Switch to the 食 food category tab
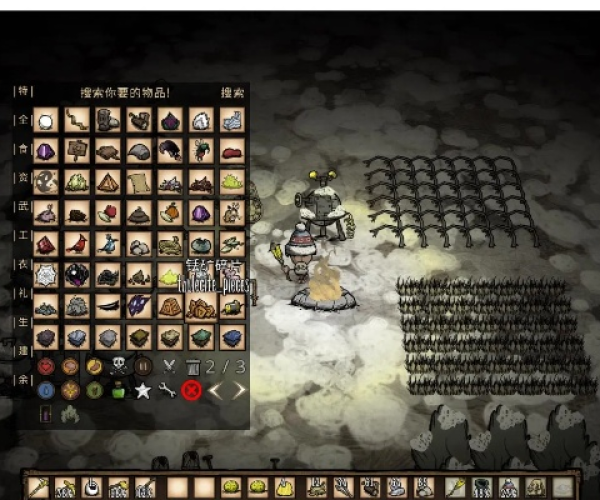Viewport: 600px width, 500px height. [22, 149]
